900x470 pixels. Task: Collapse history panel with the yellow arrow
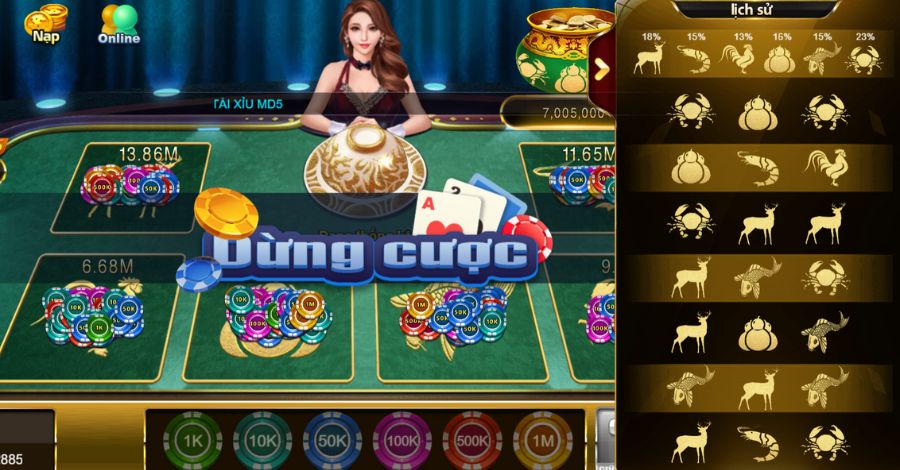coord(602,68)
